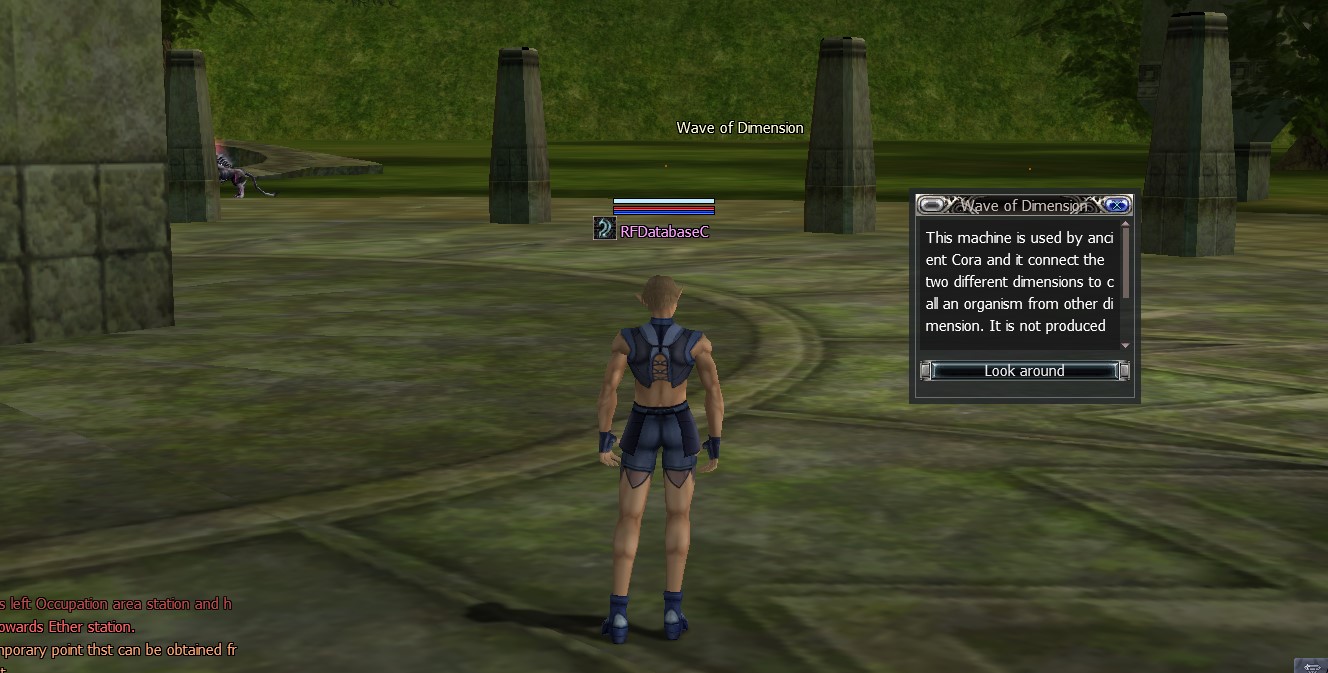Screen dimensions: 1328x673
Task: Click the description's scroll-down arrow
Action: (1125, 345)
